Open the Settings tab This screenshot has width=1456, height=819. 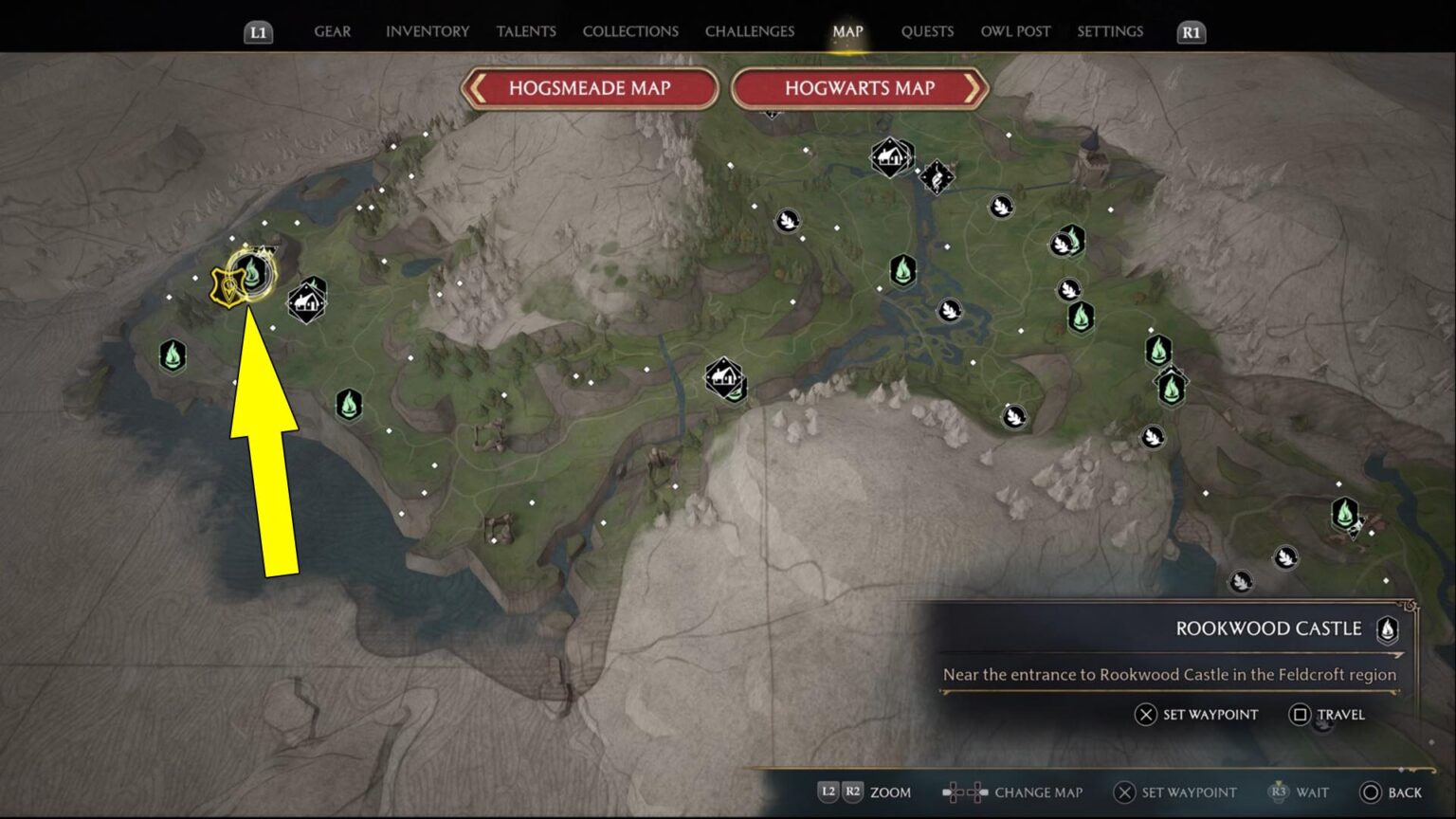1110,31
